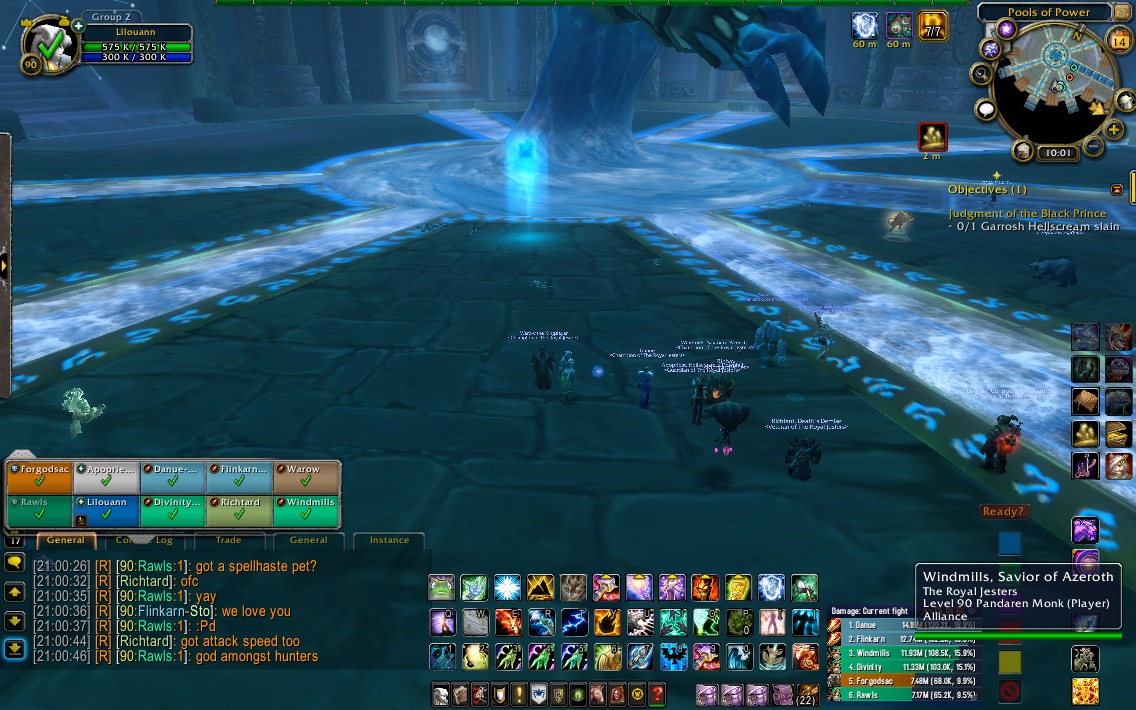This screenshot has width=1136, height=710.
Task: Select Forgodsac in the raid frames
Action: (x=40, y=477)
